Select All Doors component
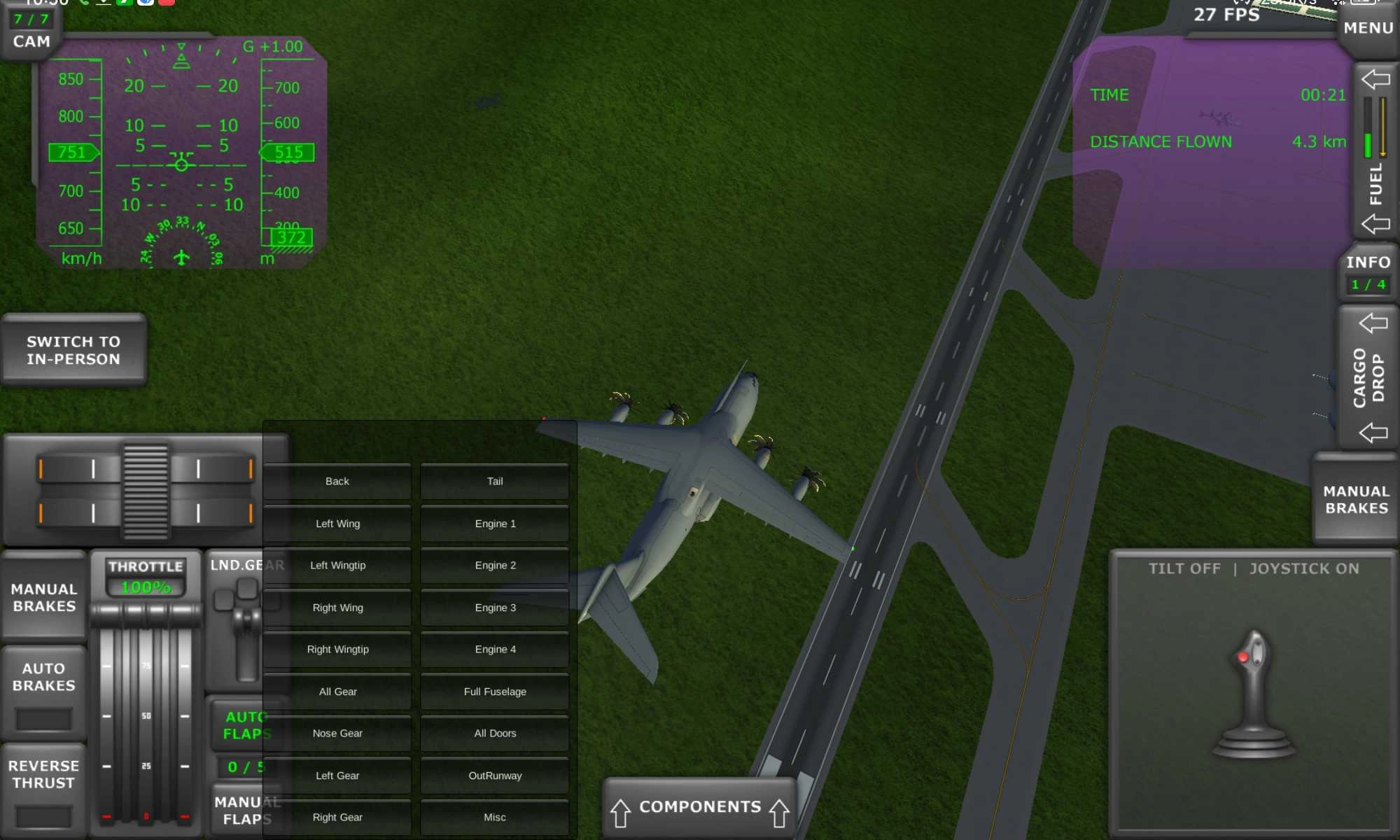The height and width of the screenshot is (840, 1400). (494, 733)
